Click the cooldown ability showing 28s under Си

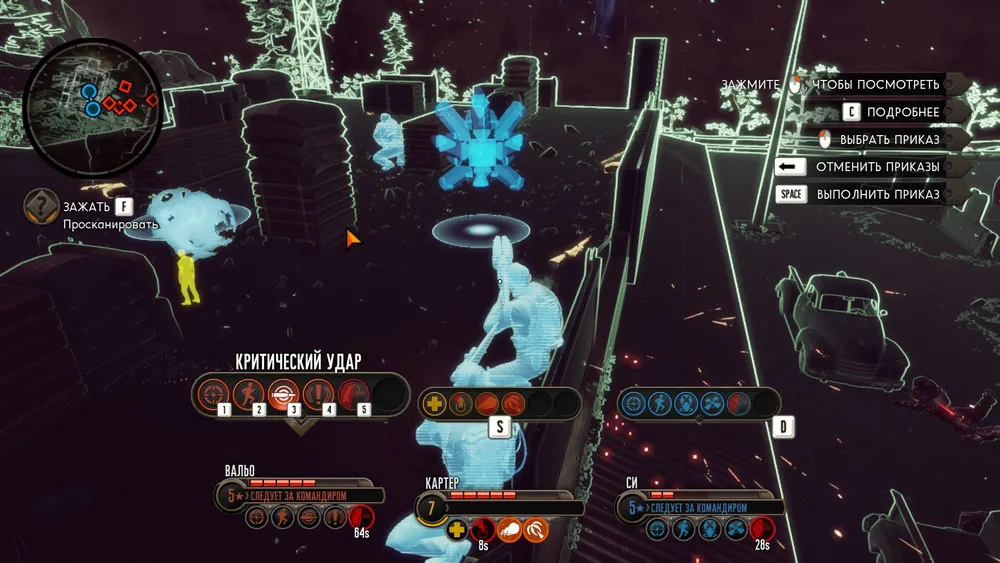click(x=762, y=529)
